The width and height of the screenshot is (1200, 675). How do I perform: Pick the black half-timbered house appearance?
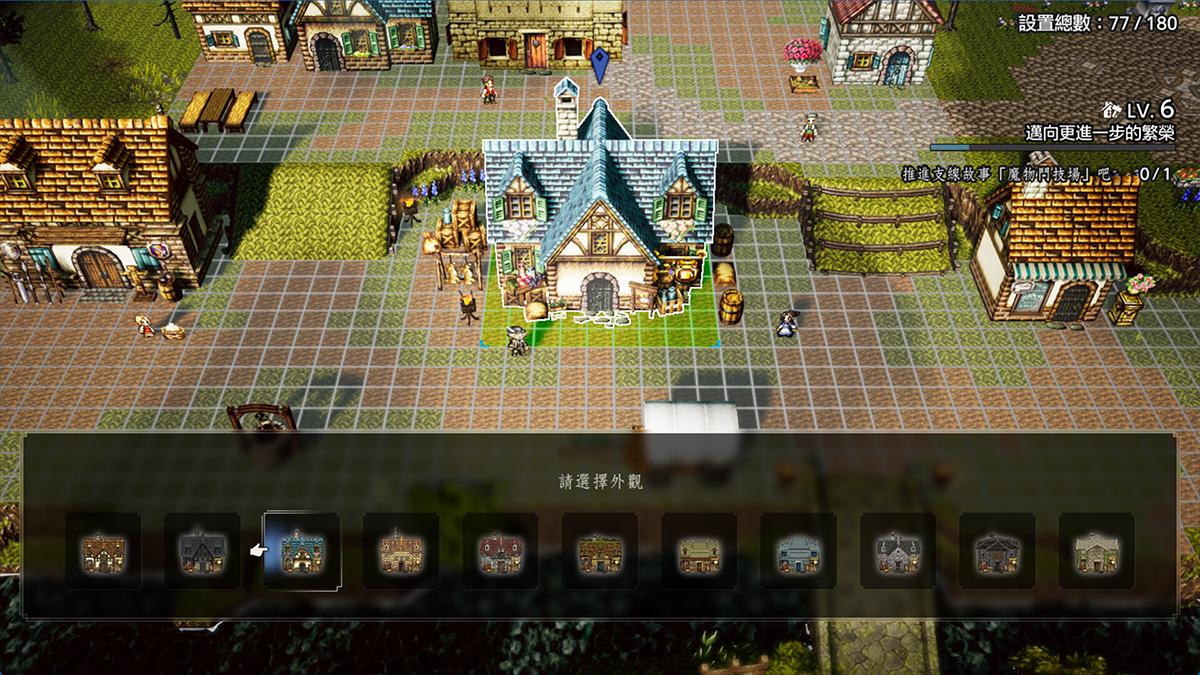click(203, 551)
